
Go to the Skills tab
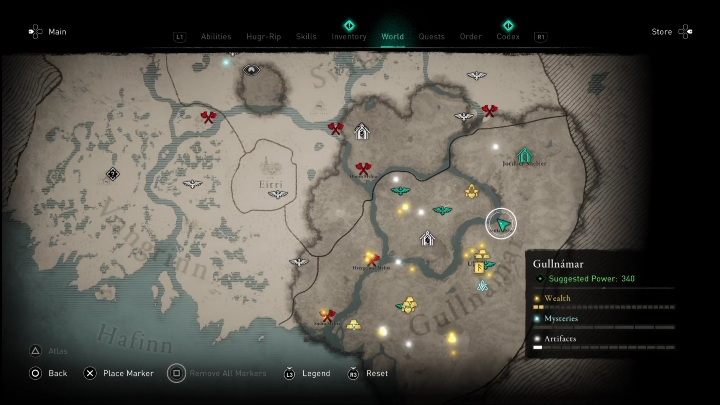pos(306,37)
